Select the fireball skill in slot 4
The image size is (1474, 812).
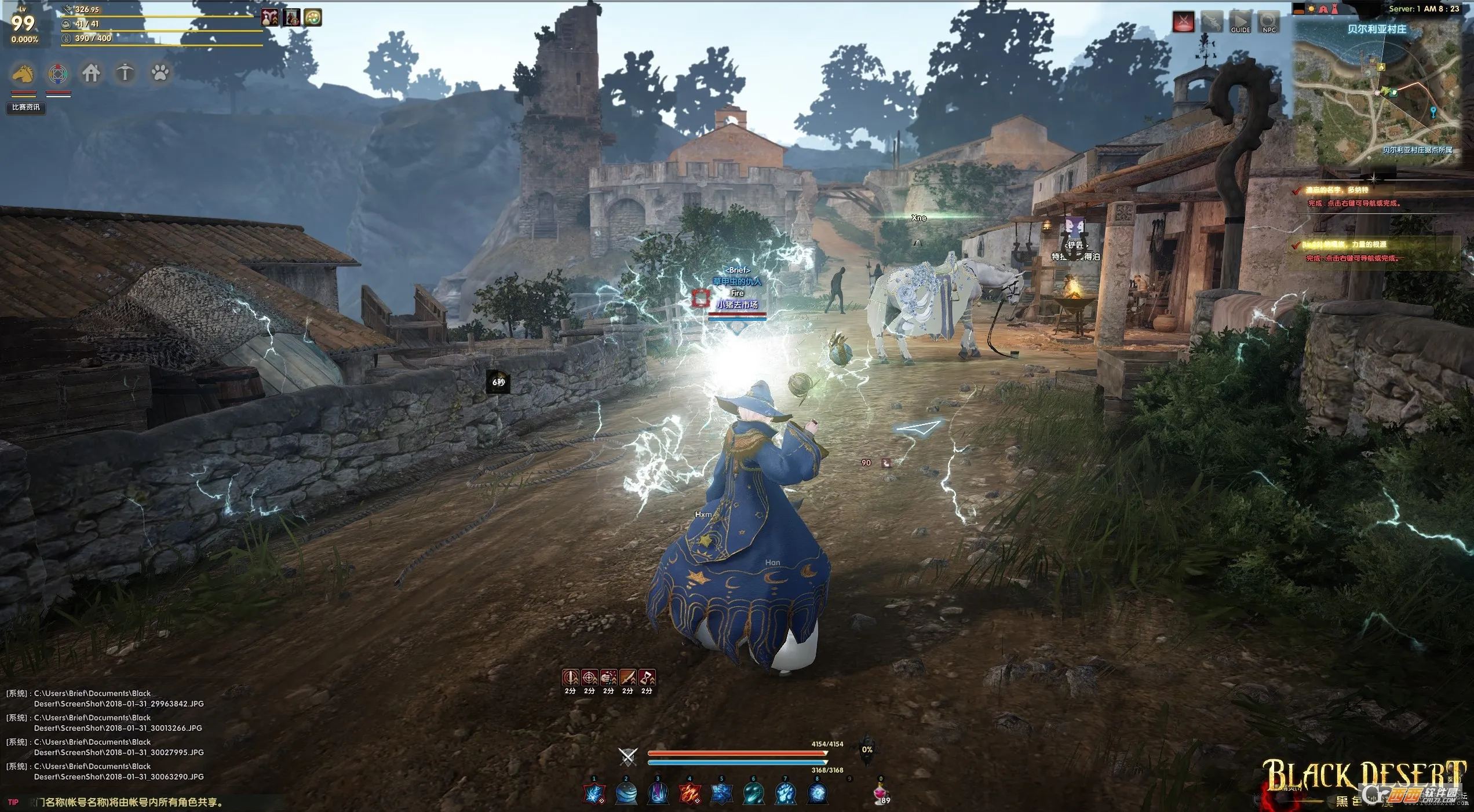(x=689, y=793)
